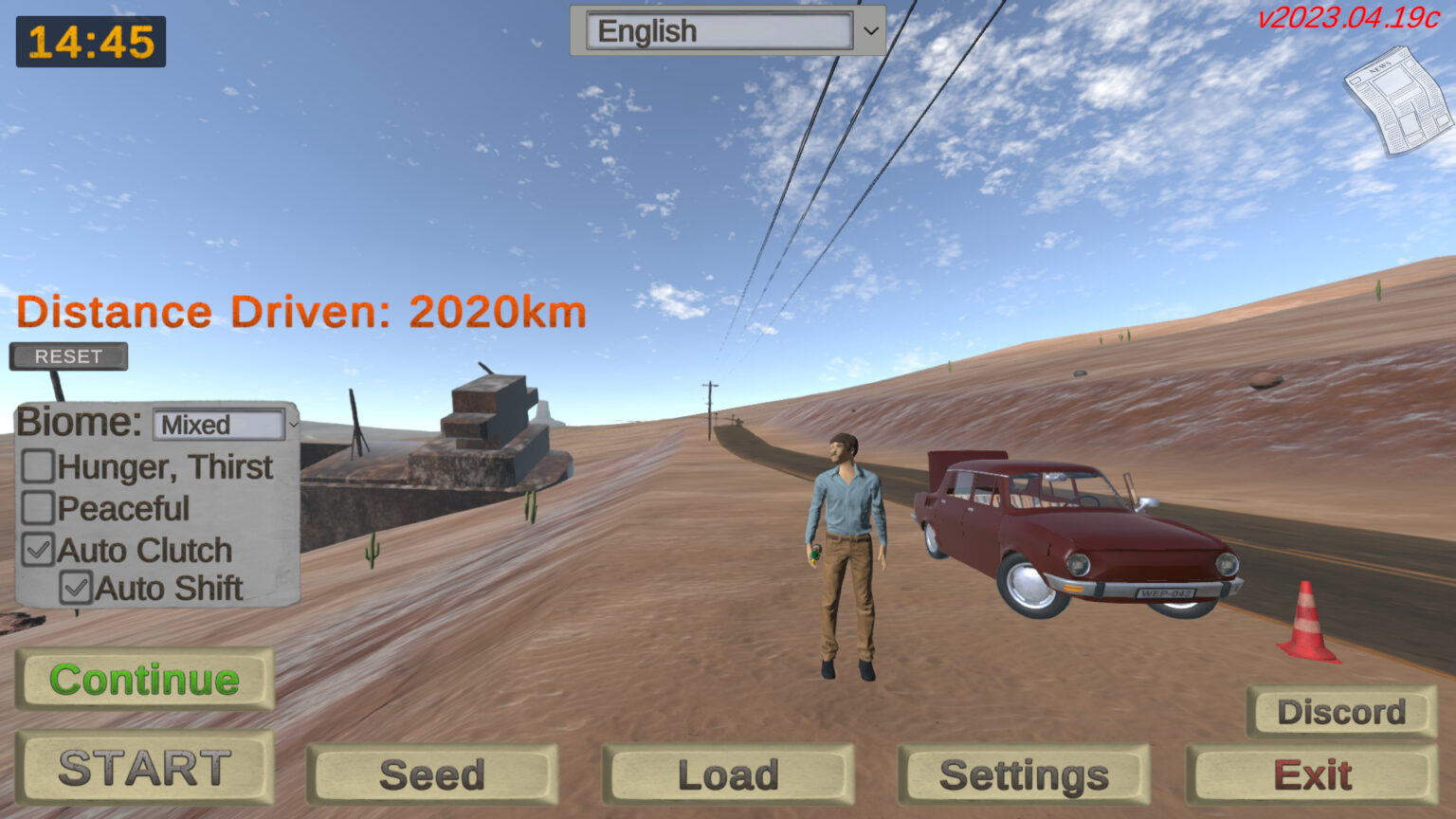Click Continue to resume the game

point(144,679)
